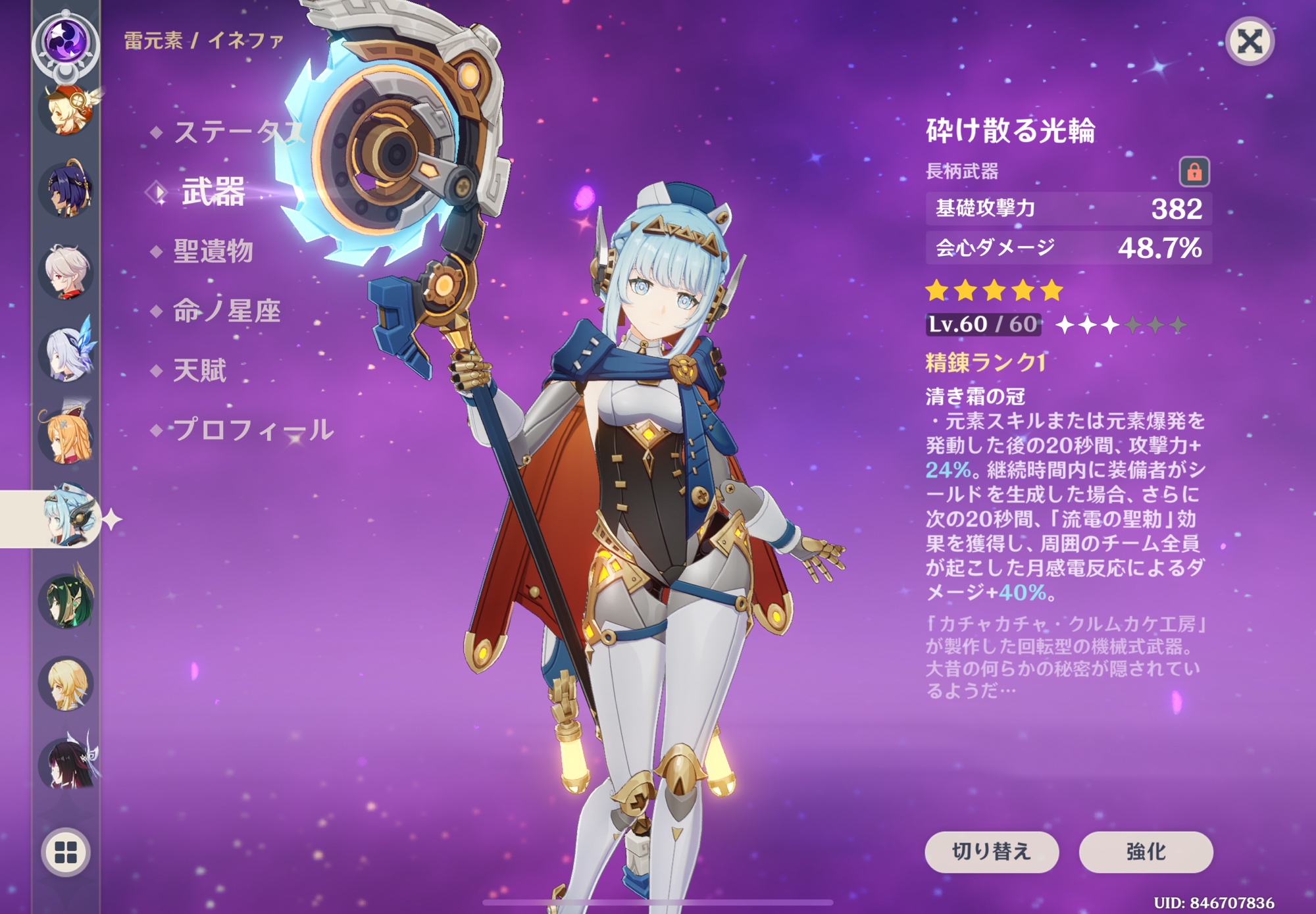Close the character screen with the X button
1316x914 pixels.
pyautogui.click(x=1249, y=42)
